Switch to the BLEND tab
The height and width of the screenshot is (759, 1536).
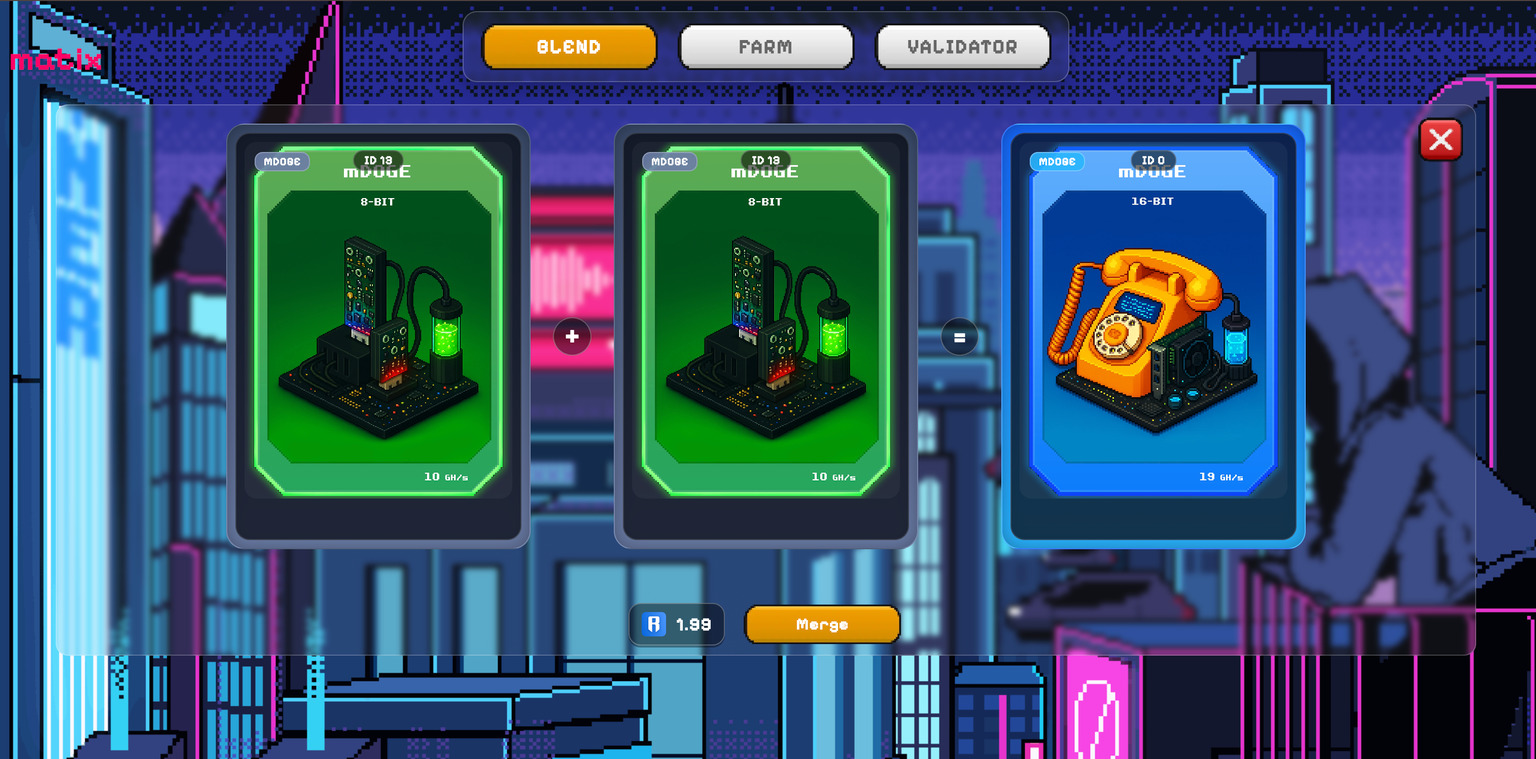pos(569,47)
